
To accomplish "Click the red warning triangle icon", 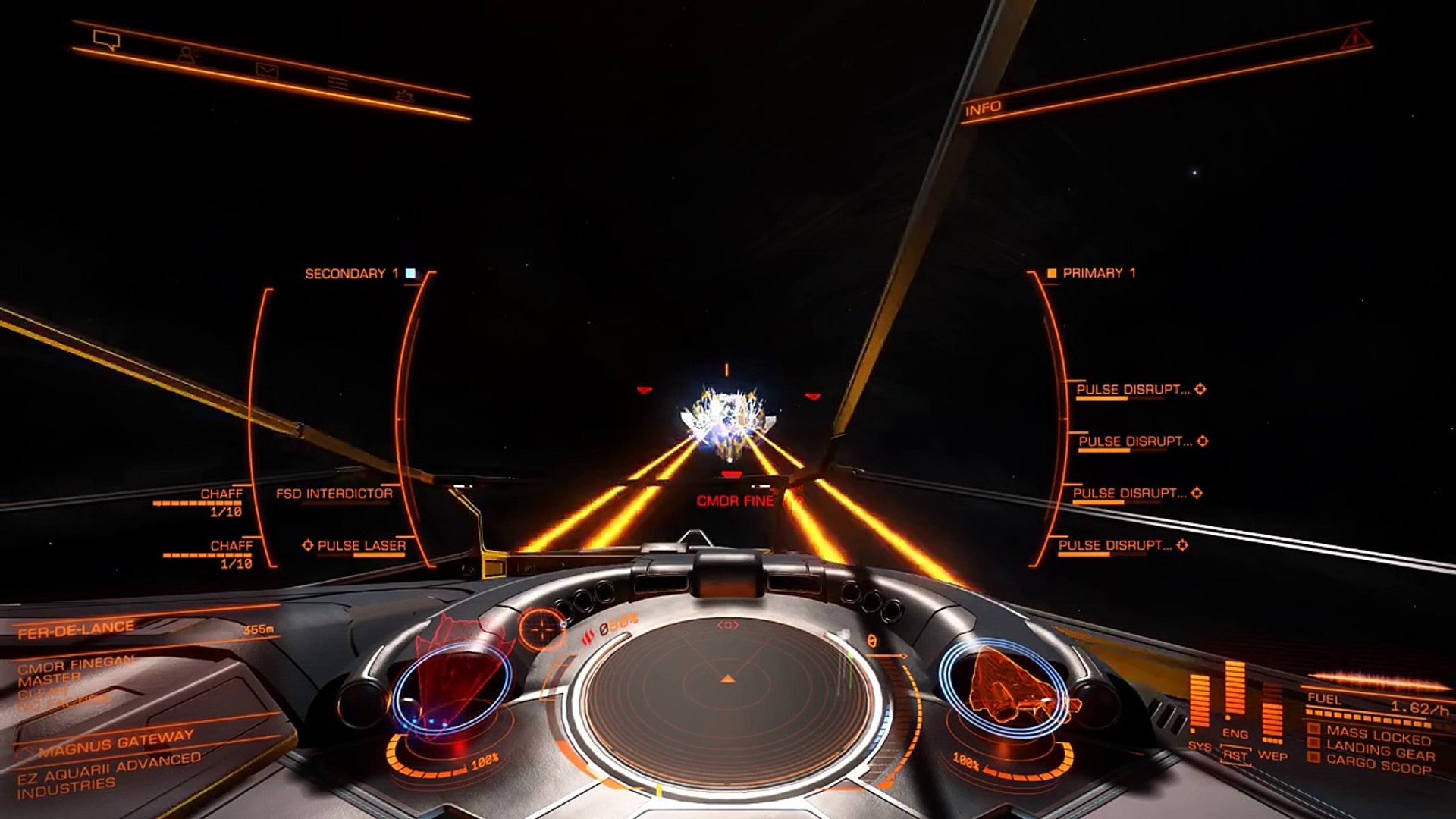I will [x=1352, y=38].
